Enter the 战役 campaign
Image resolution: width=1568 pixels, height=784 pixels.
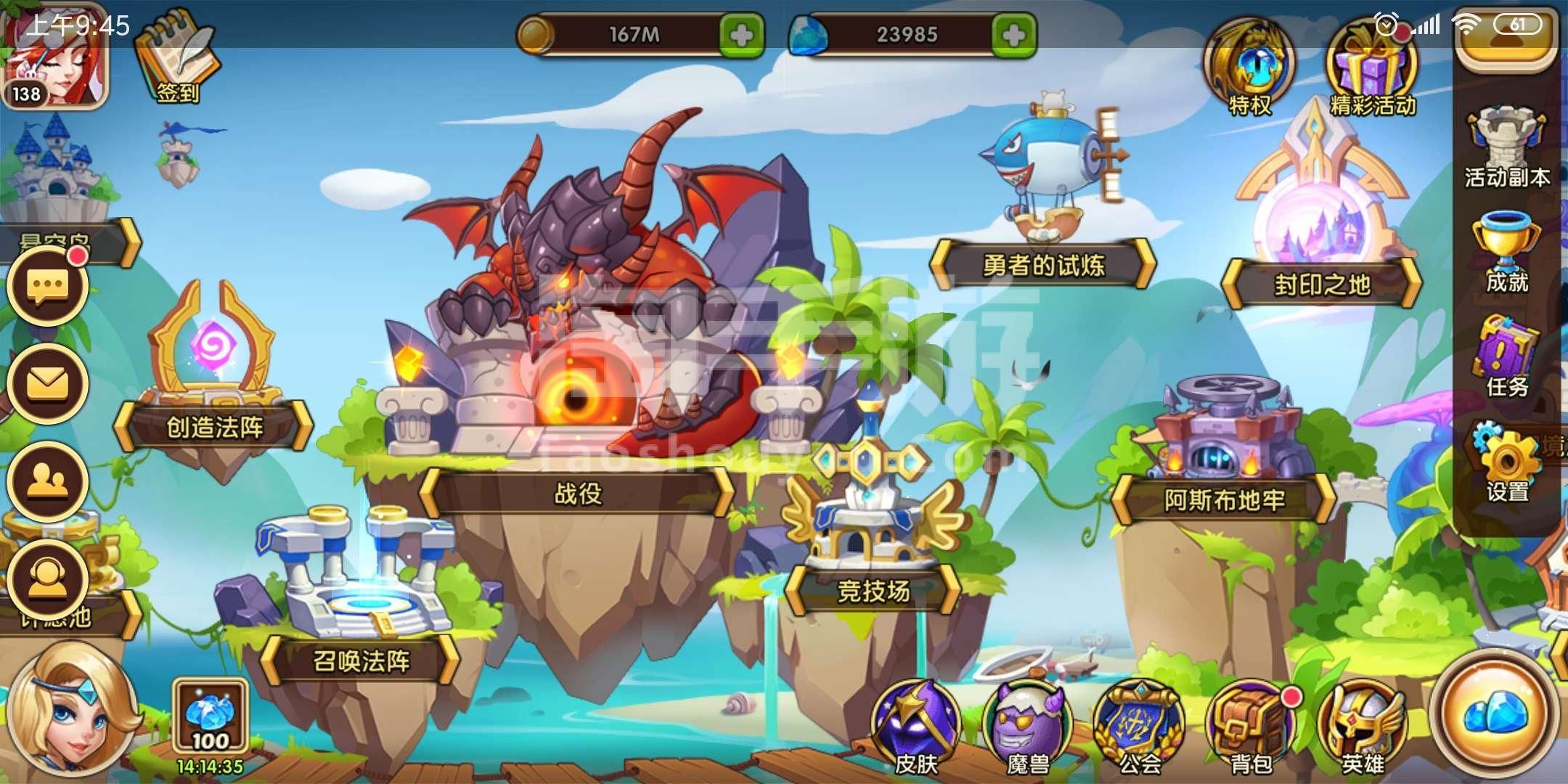pyautogui.click(x=577, y=494)
